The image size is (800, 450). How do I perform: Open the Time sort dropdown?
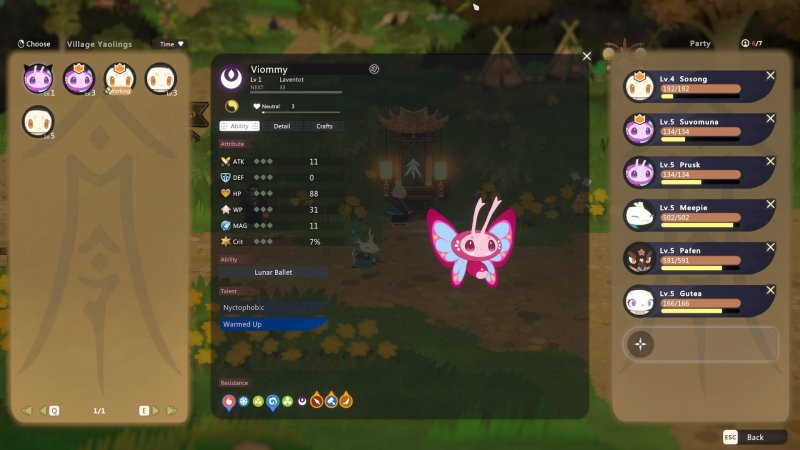(x=172, y=44)
